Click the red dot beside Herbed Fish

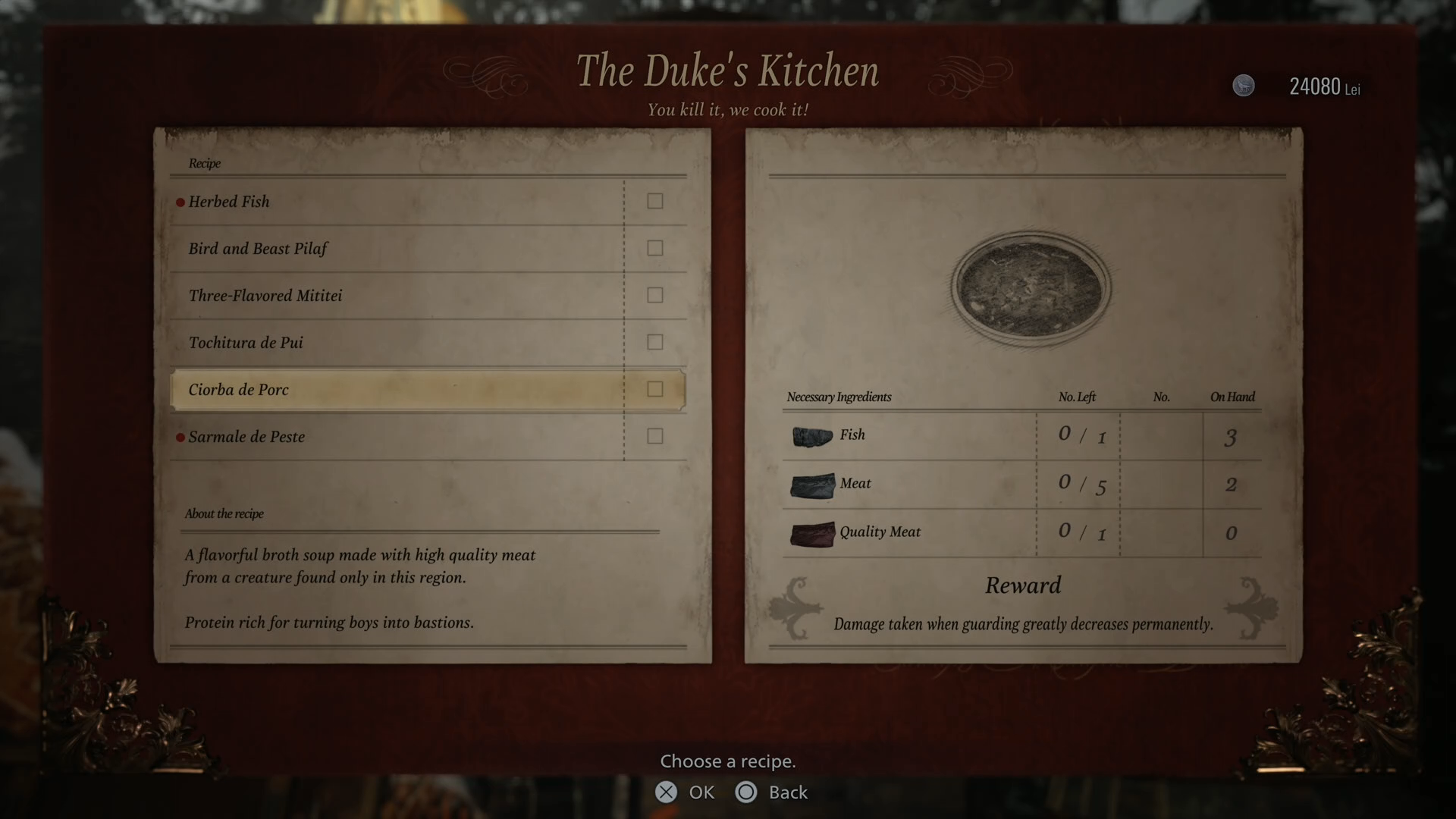[180, 201]
